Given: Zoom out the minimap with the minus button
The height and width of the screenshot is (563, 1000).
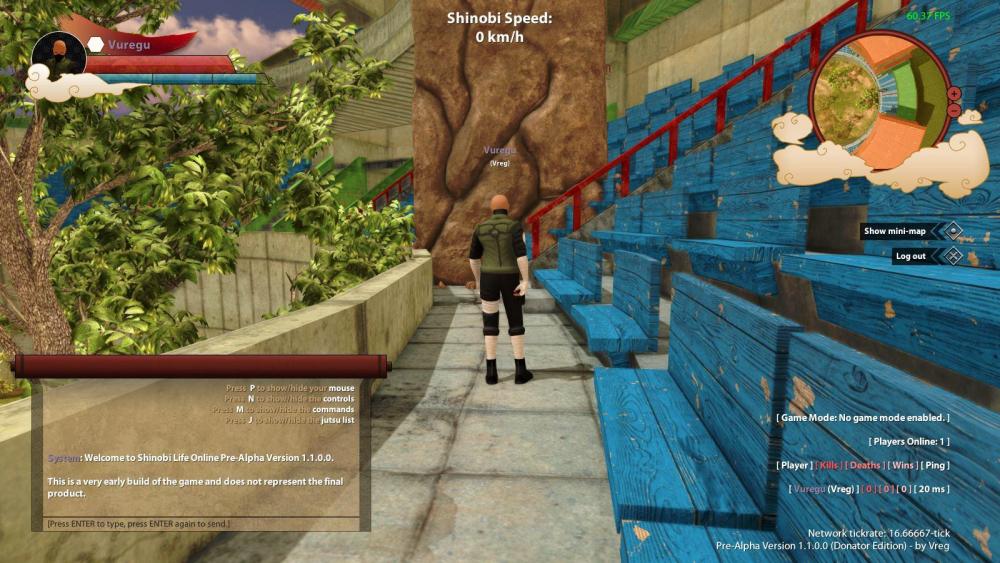Looking at the screenshot, I should pos(954,109).
